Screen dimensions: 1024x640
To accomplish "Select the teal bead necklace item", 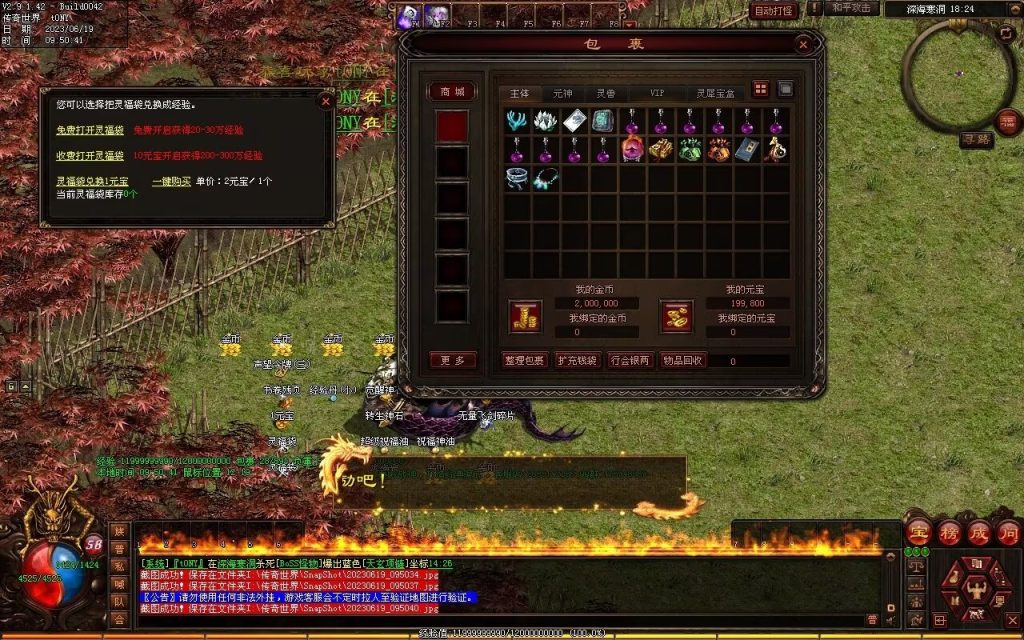I will [545, 178].
